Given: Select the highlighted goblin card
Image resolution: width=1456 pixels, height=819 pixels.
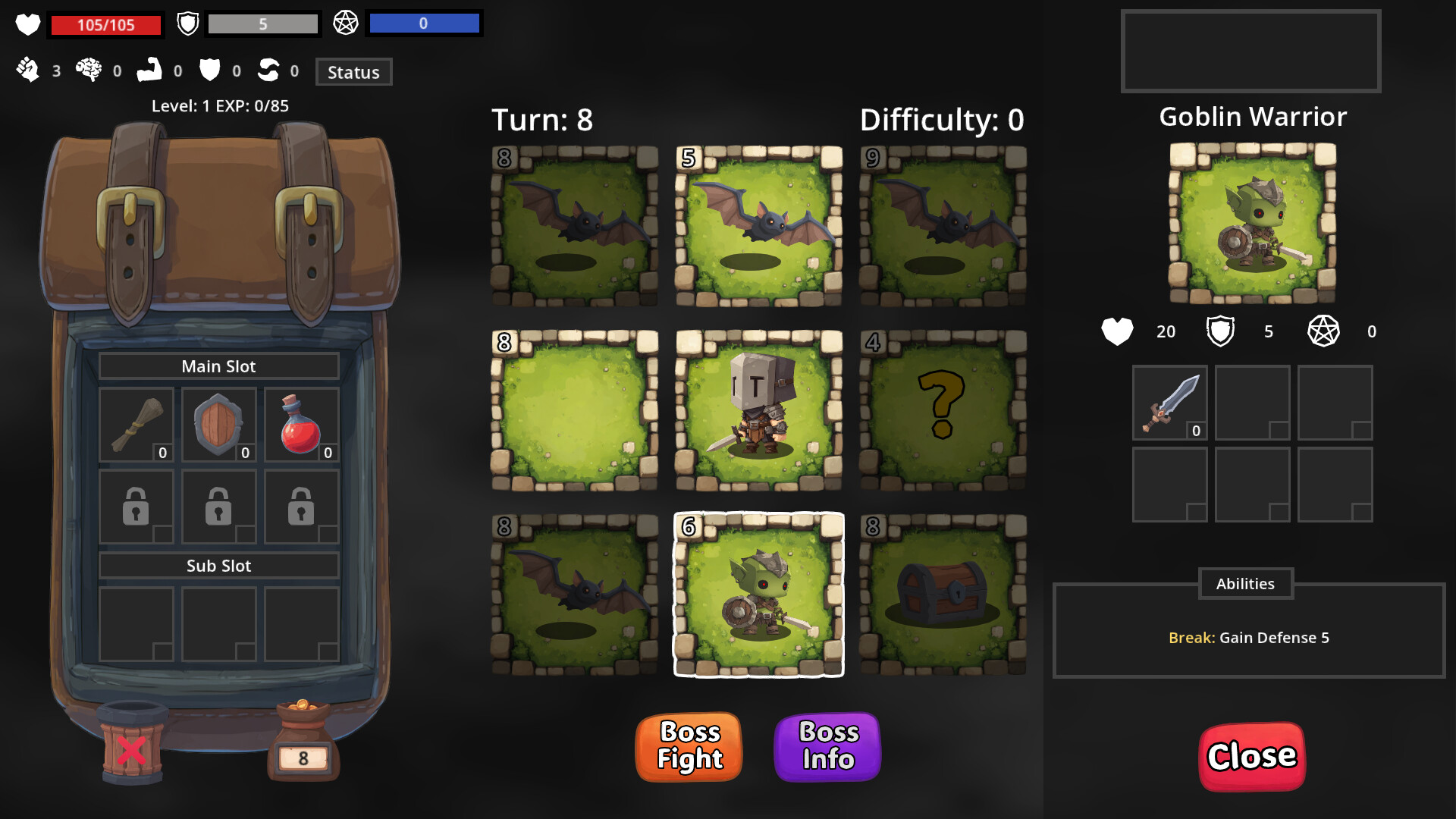Looking at the screenshot, I should pos(759,595).
